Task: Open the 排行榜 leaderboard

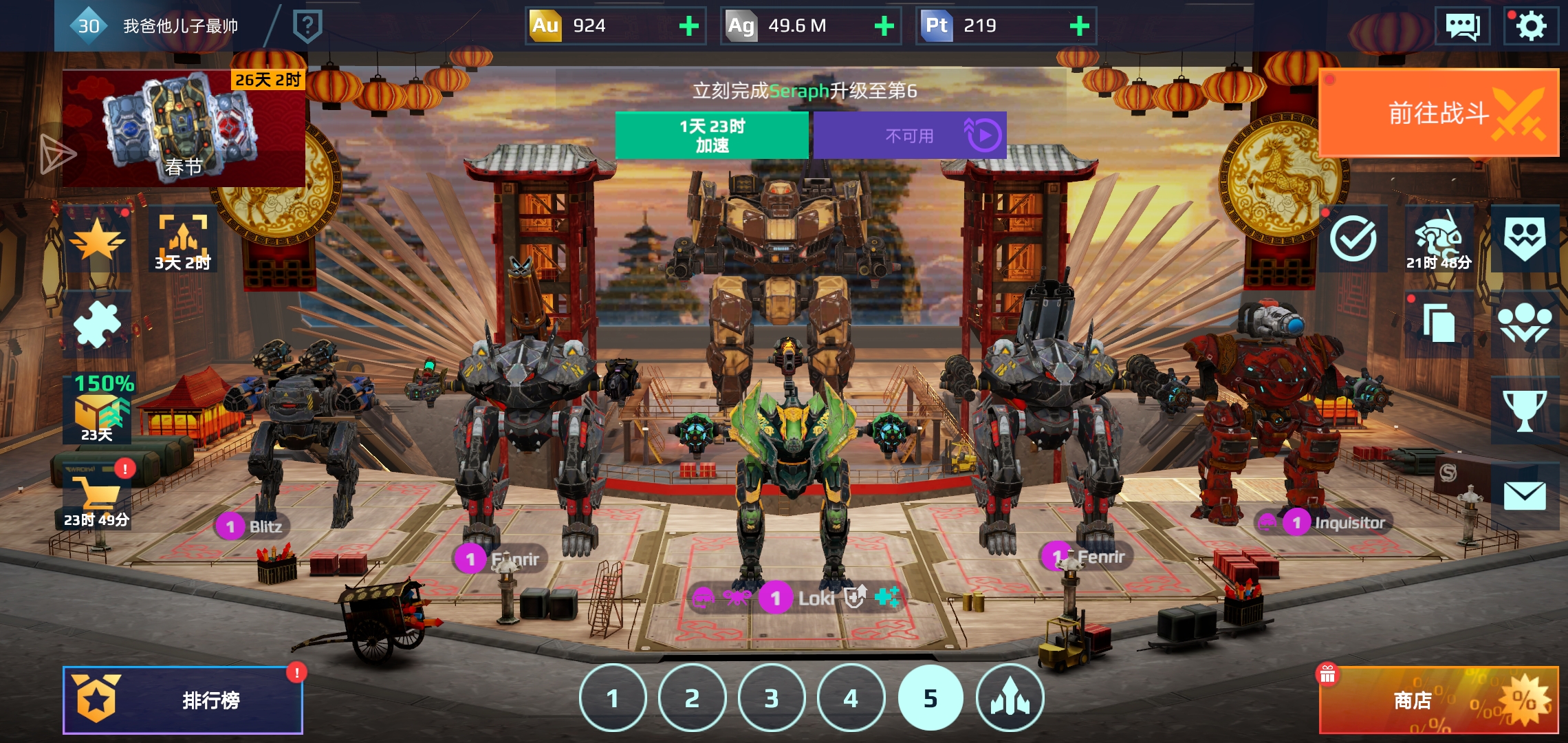Action: (183, 700)
